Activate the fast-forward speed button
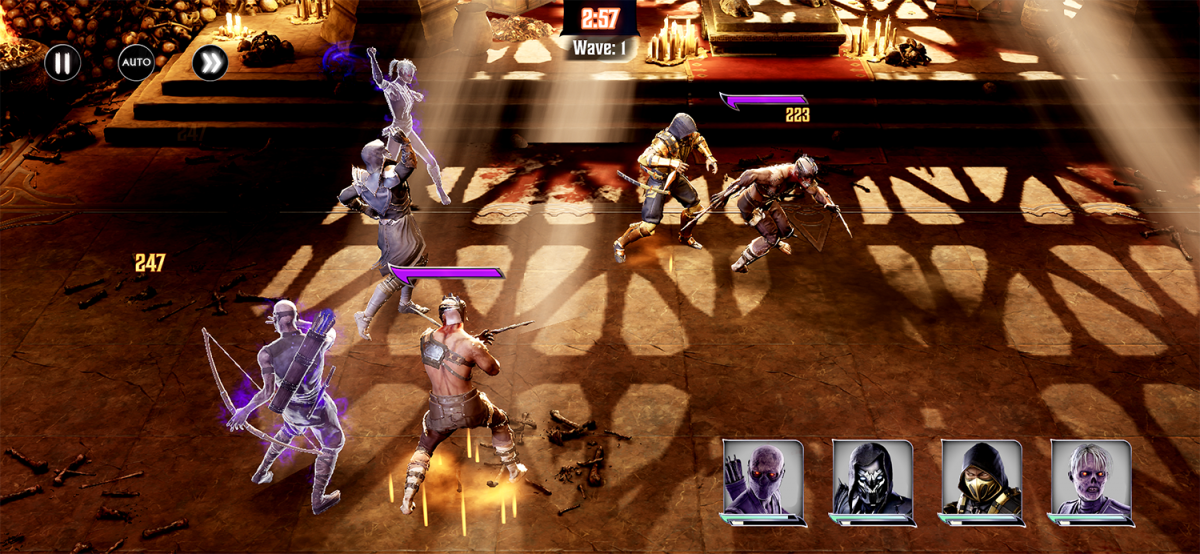 coord(210,62)
